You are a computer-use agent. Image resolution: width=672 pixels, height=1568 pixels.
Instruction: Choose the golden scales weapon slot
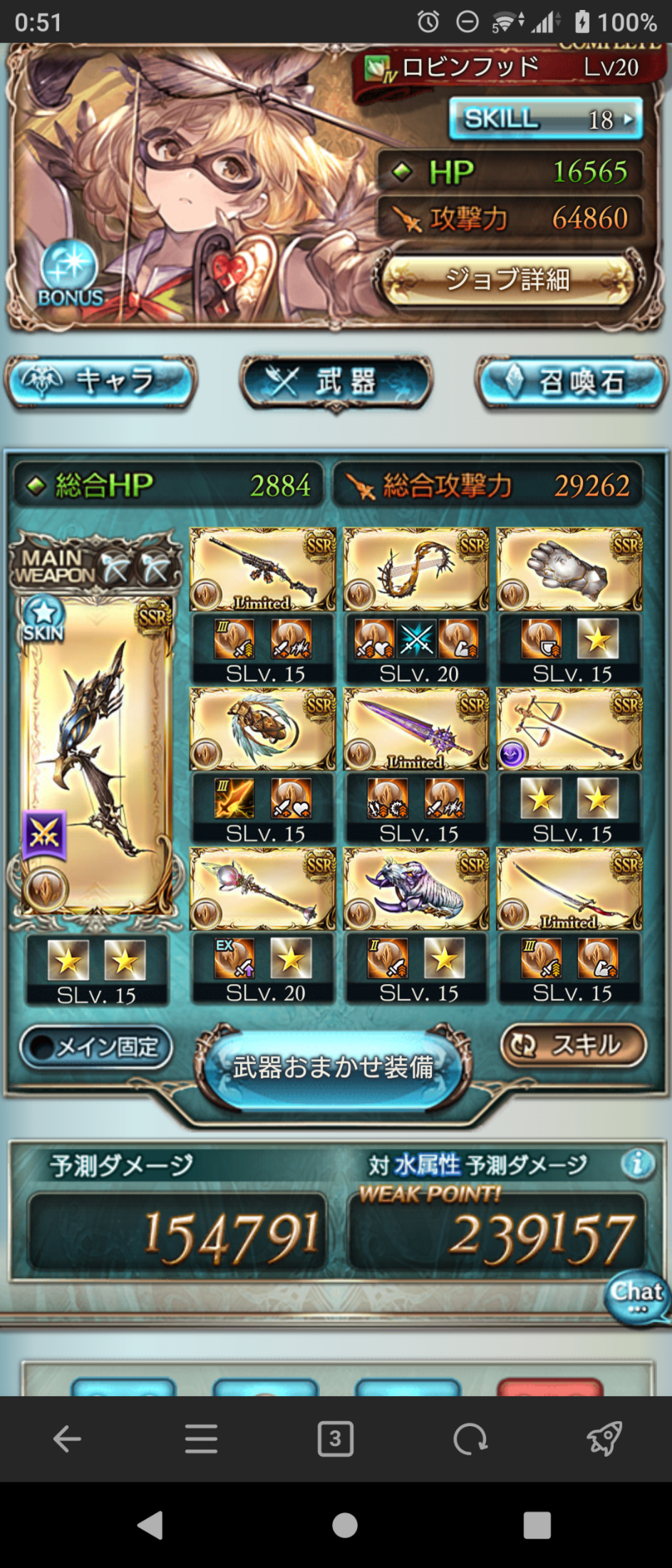(569, 729)
